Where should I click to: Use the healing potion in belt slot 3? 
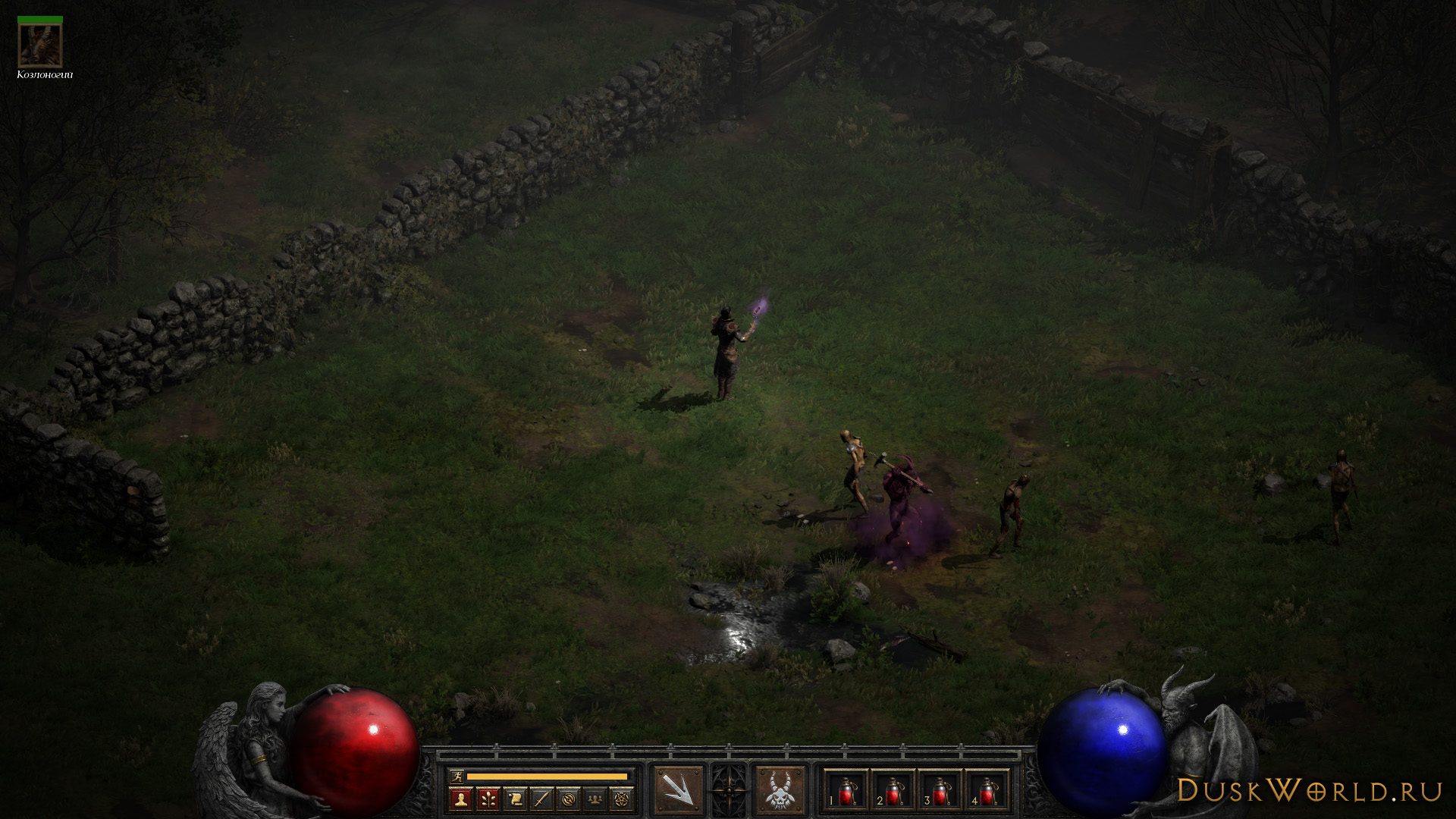pos(940,792)
